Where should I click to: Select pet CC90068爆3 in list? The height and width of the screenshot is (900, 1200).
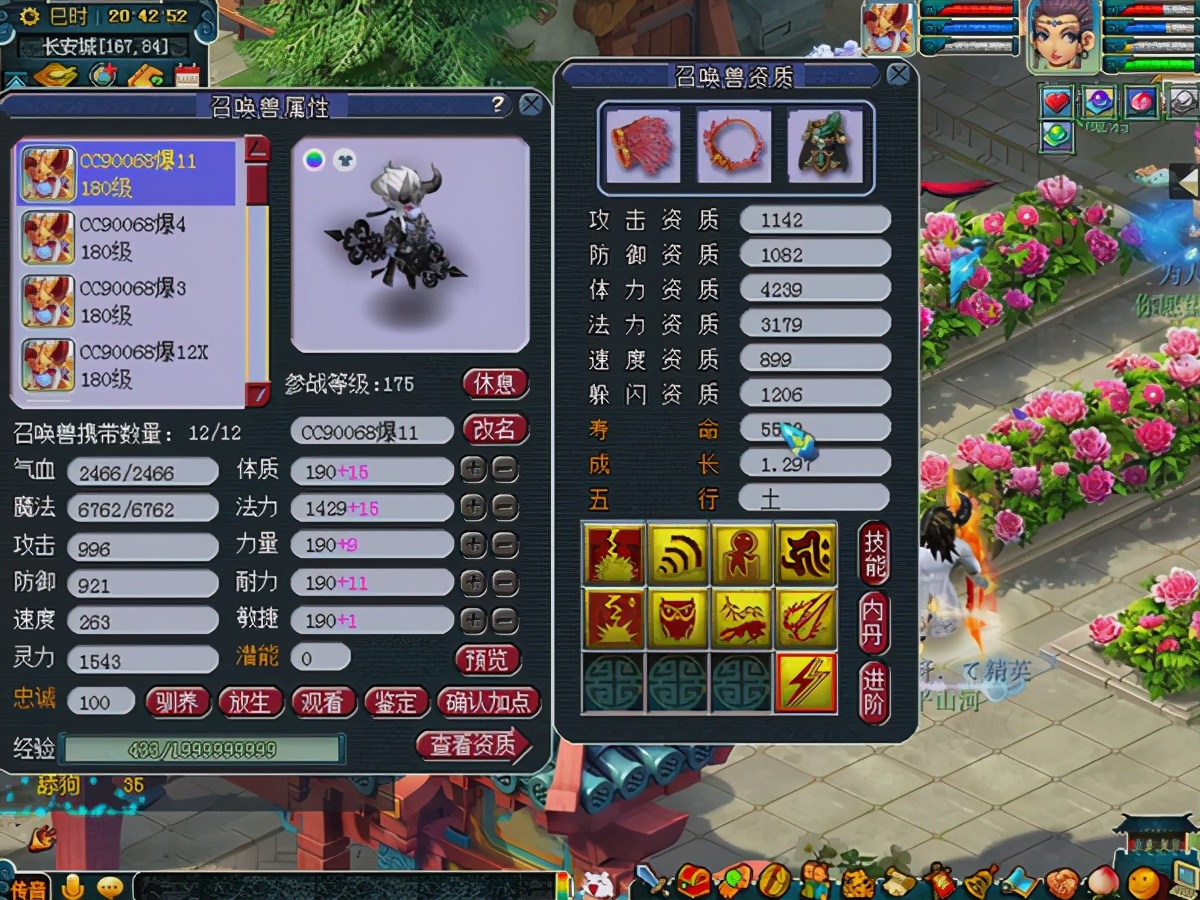pyautogui.click(x=128, y=302)
